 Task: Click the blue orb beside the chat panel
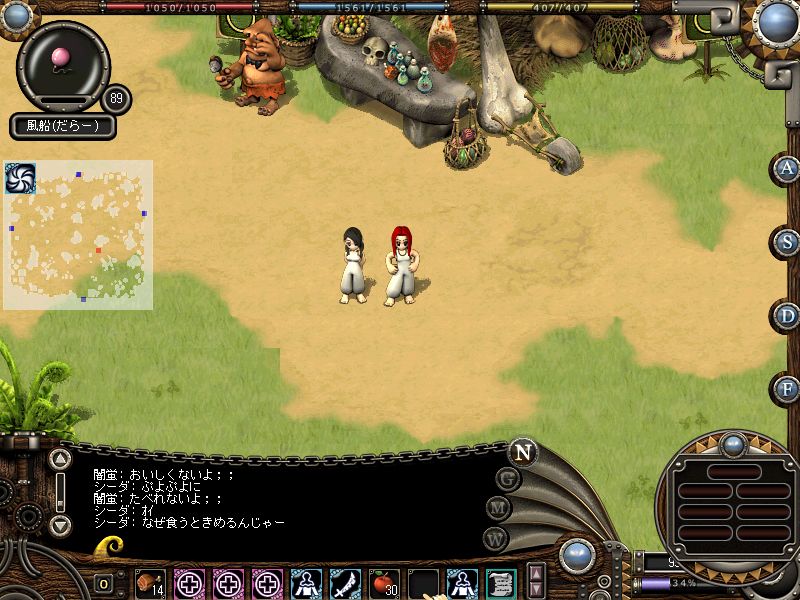coord(577,556)
